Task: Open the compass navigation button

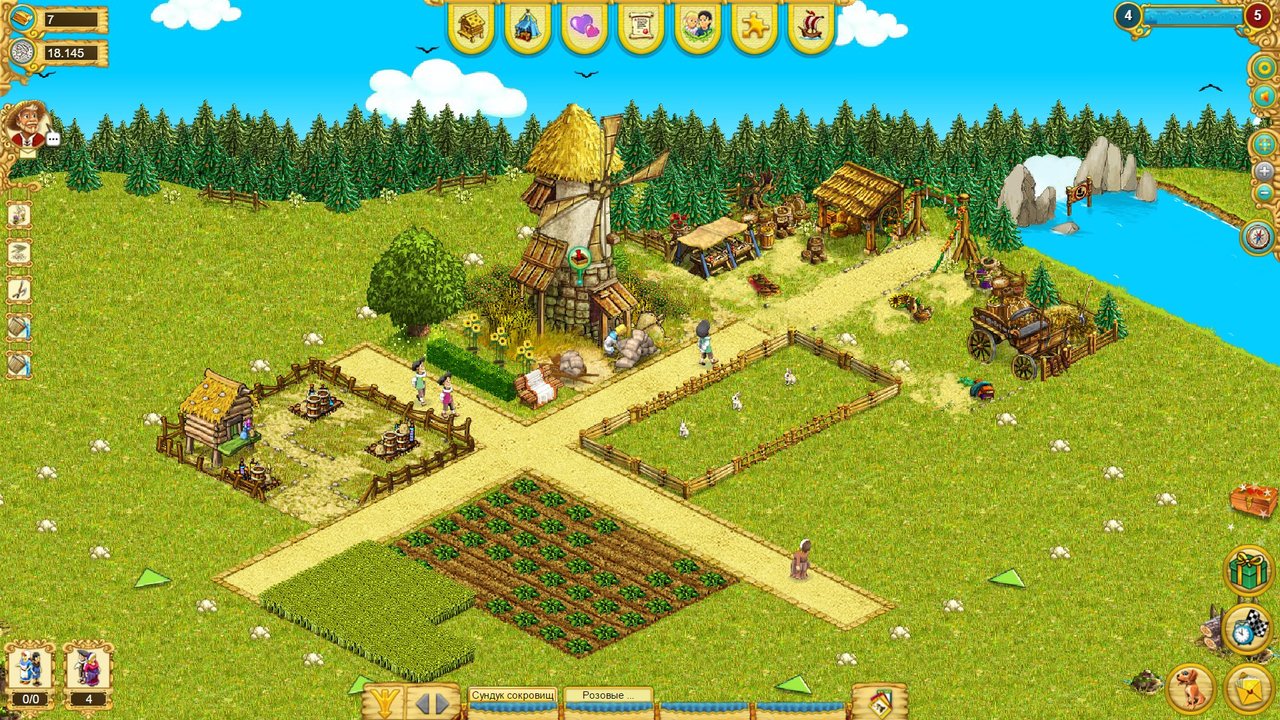Action: tap(1259, 237)
